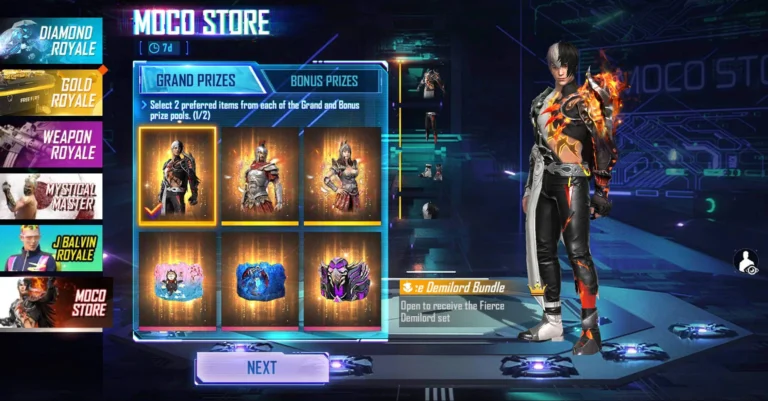768x401 pixels.
Task: Select the checked Fierce Demilord bundle prize
Action: 177,175
